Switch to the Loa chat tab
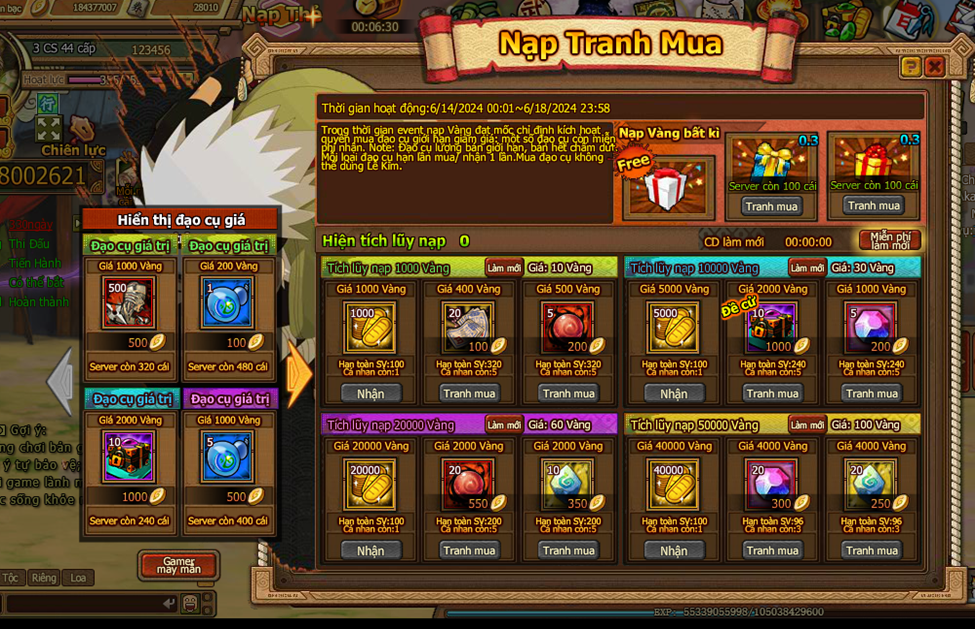Image resolution: width=975 pixels, height=629 pixels. tap(78, 578)
